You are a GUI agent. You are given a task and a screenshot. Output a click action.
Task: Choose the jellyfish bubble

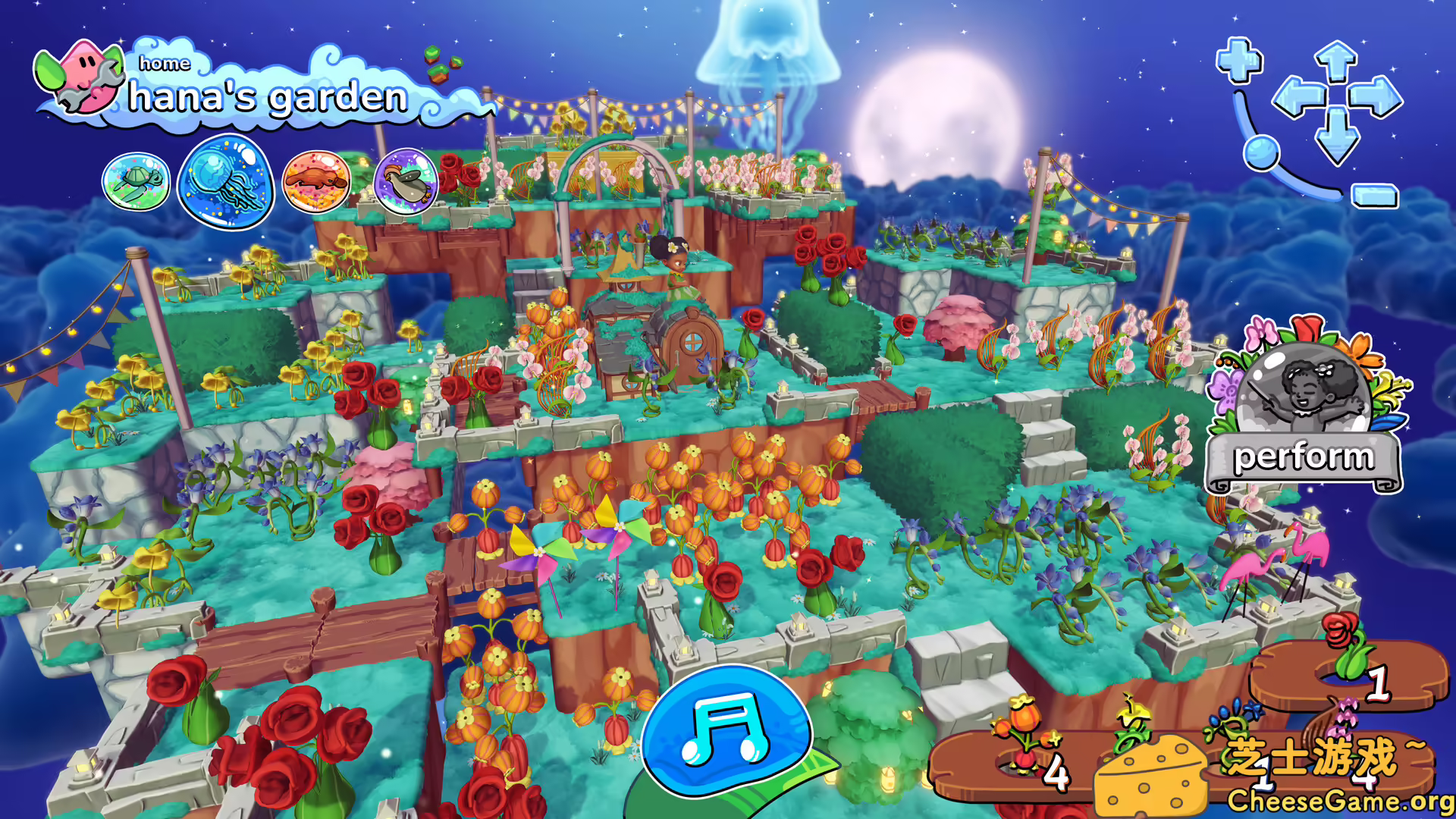[225, 182]
